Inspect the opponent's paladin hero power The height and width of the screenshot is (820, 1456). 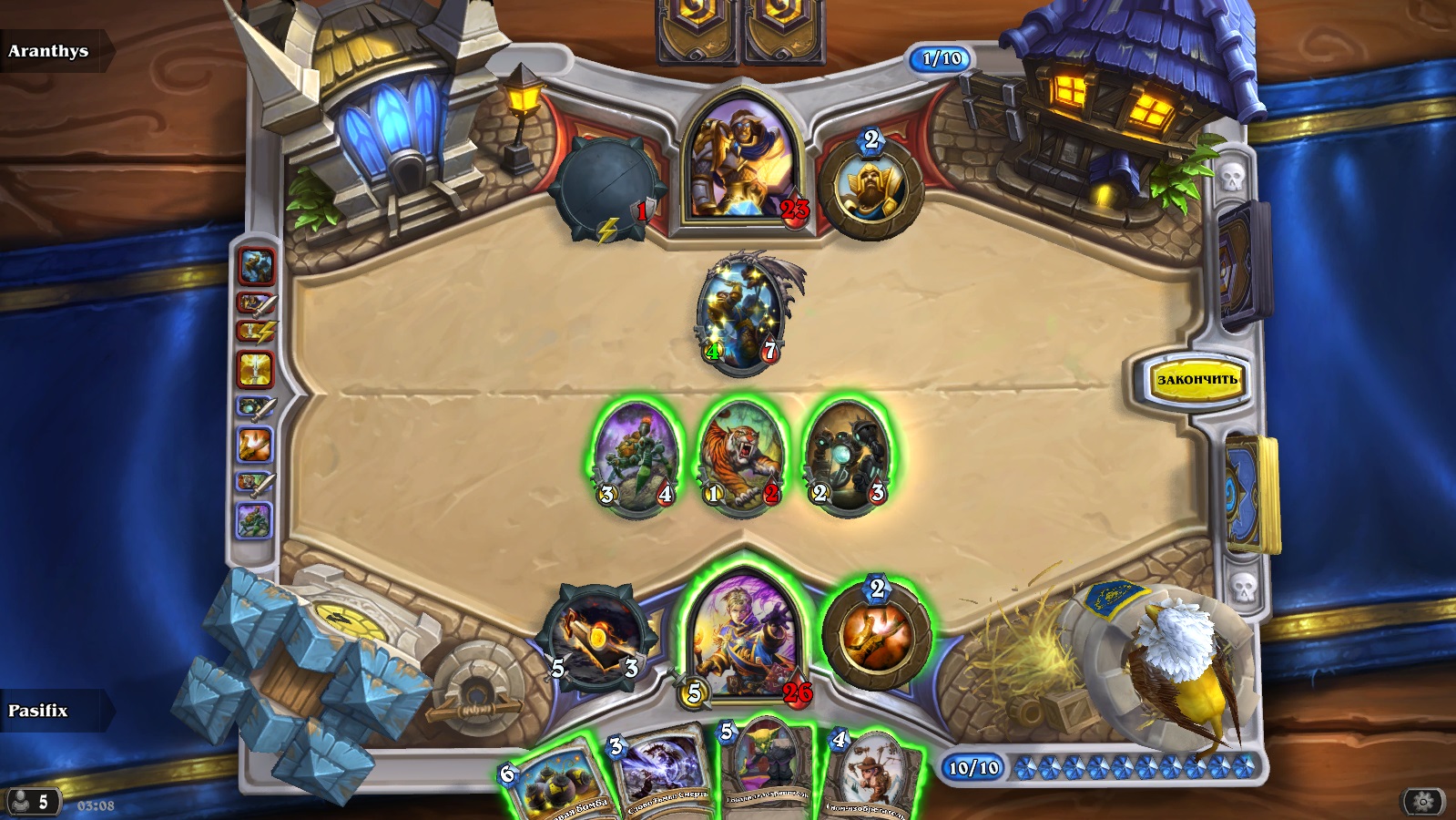pyautogui.click(x=871, y=189)
